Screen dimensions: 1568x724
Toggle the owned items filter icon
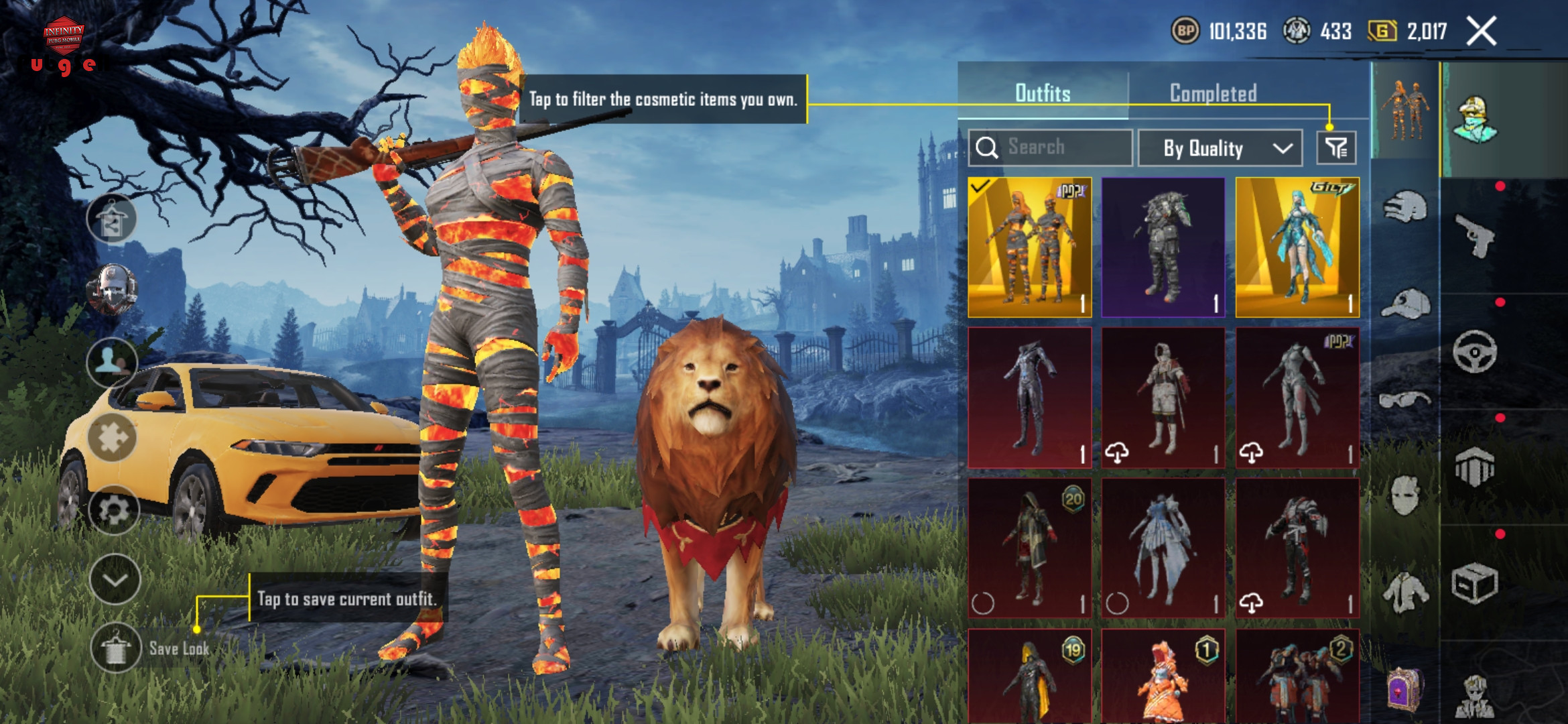(x=1336, y=147)
